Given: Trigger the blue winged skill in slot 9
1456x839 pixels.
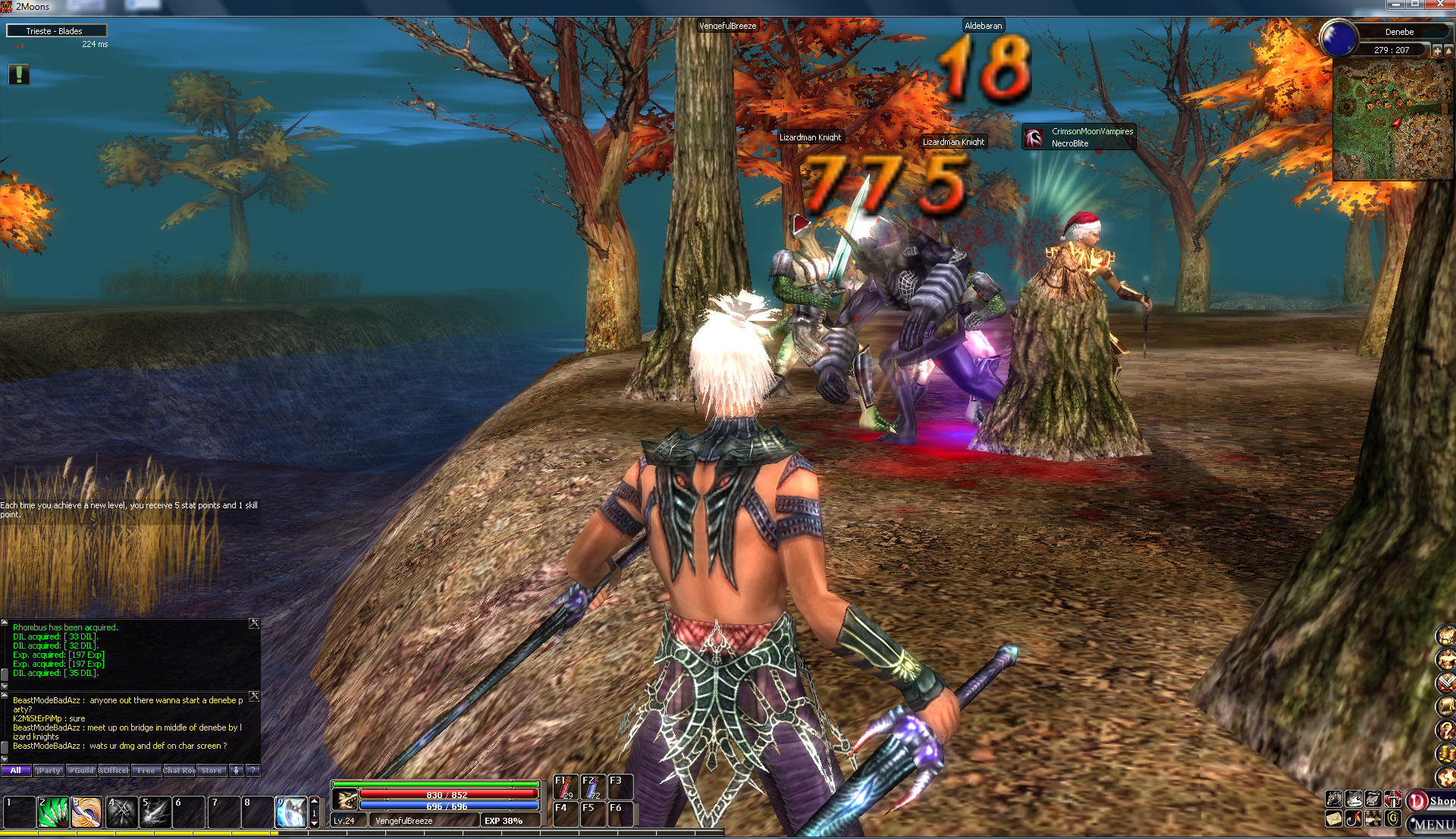Looking at the screenshot, I should 291,812.
